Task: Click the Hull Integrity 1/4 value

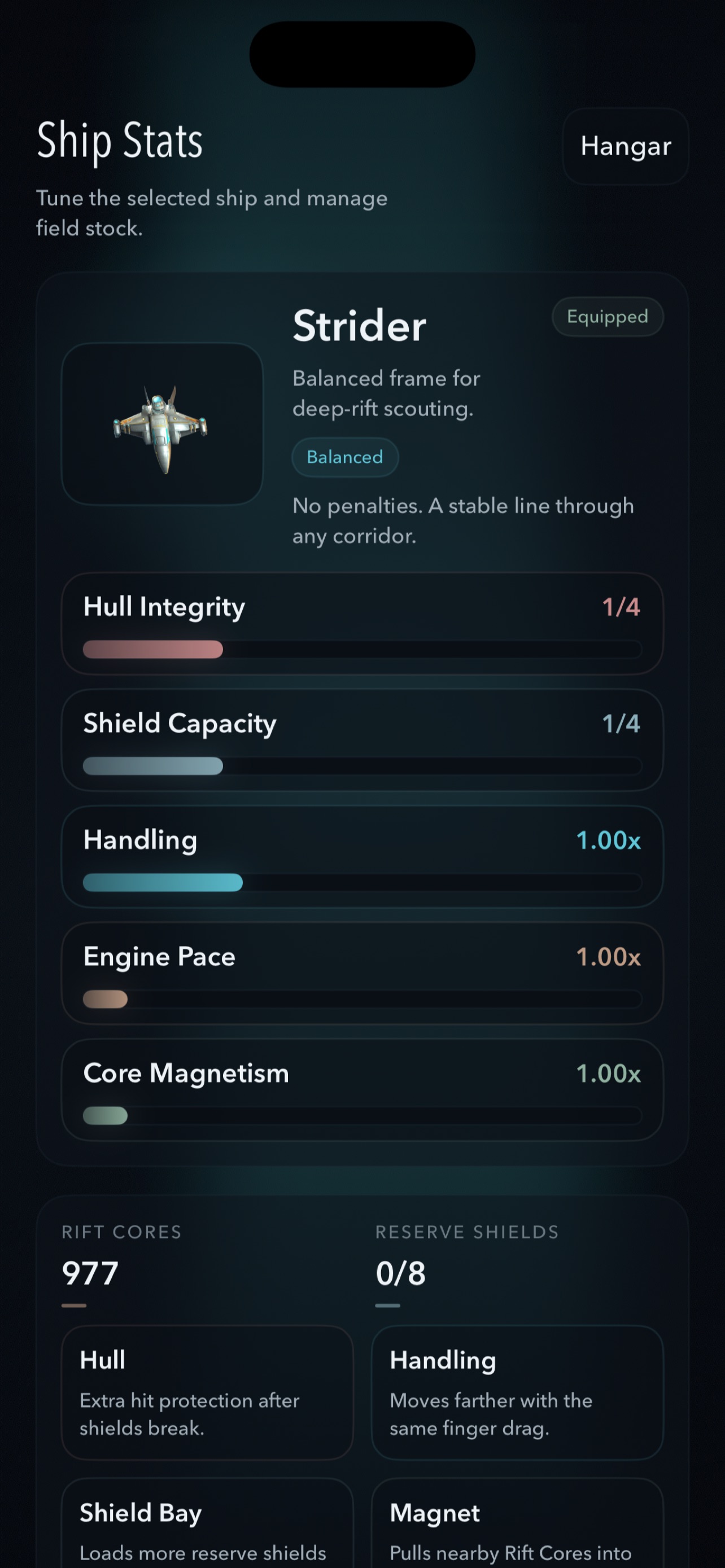Action: click(x=622, y=606)
